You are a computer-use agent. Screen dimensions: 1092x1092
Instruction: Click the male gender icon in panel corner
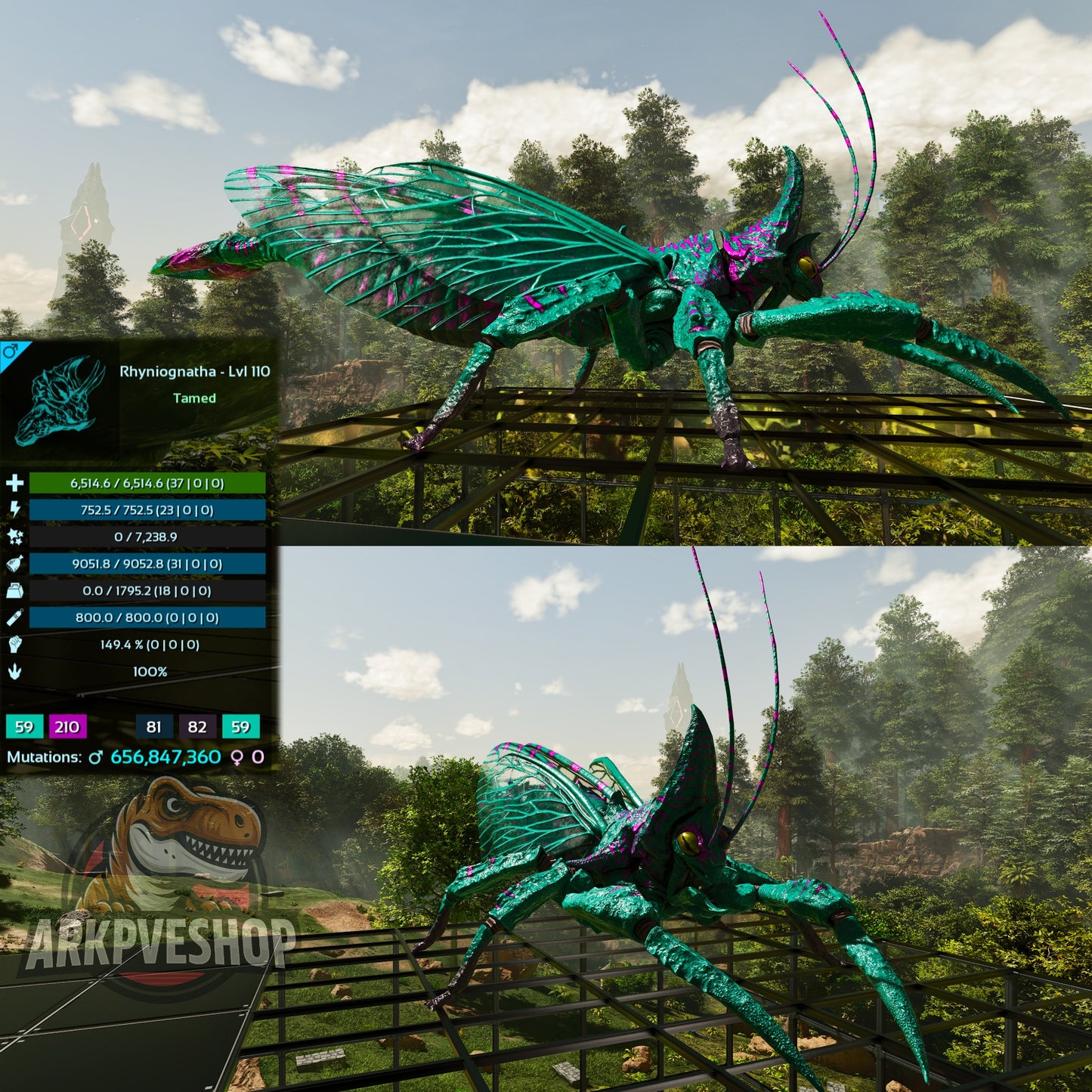pyautogui.click(x=11, y=351)
